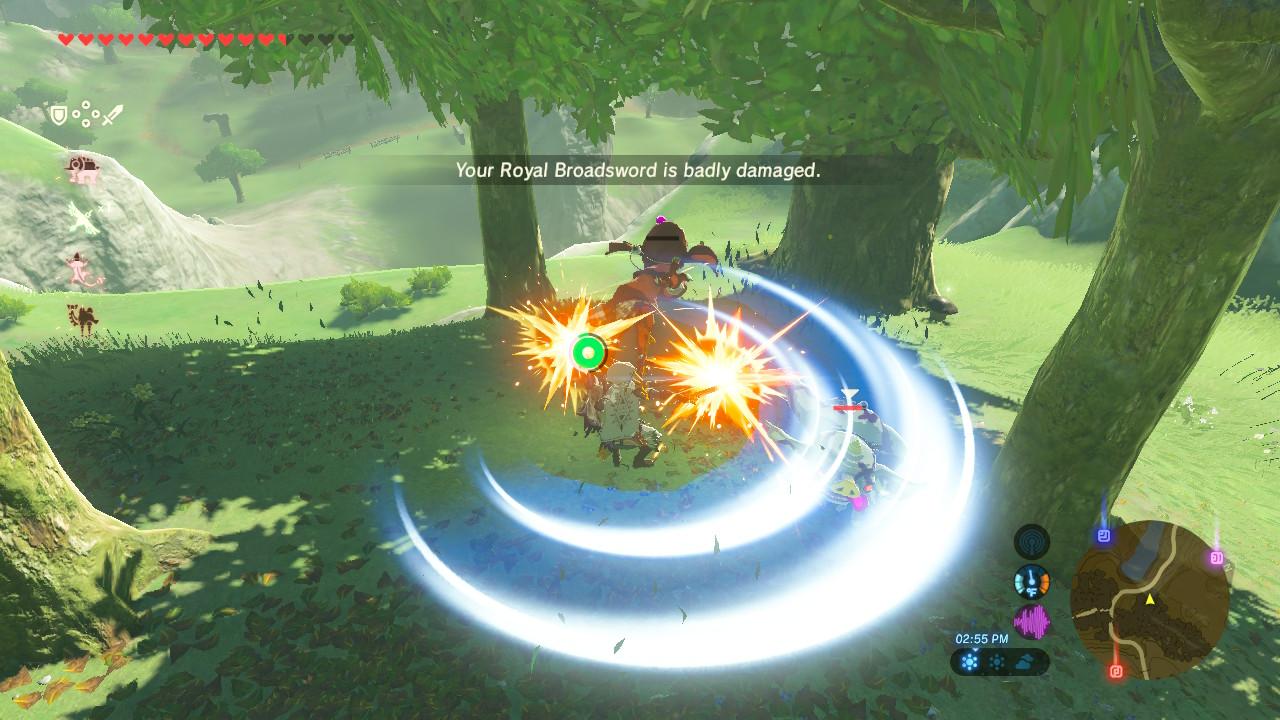Select the shield quick-slot icon
1280x720 pixels.
[59, 115]
